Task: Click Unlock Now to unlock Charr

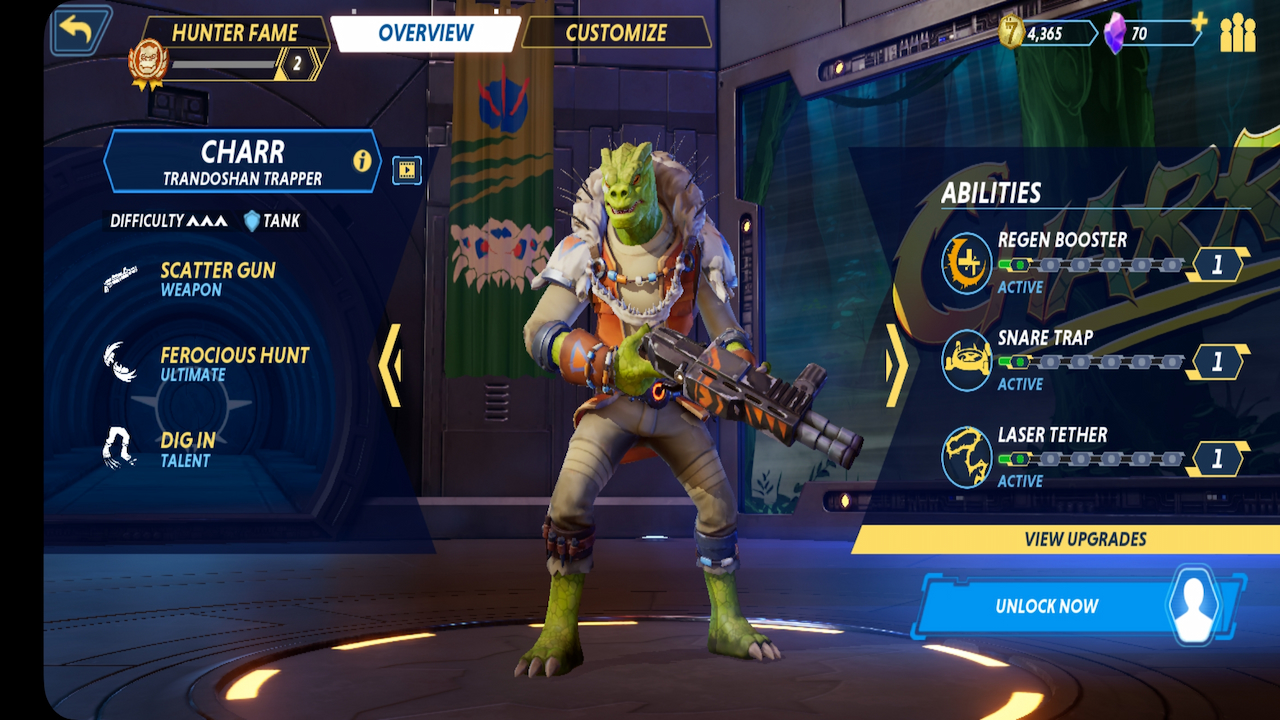Action: 1045,606
